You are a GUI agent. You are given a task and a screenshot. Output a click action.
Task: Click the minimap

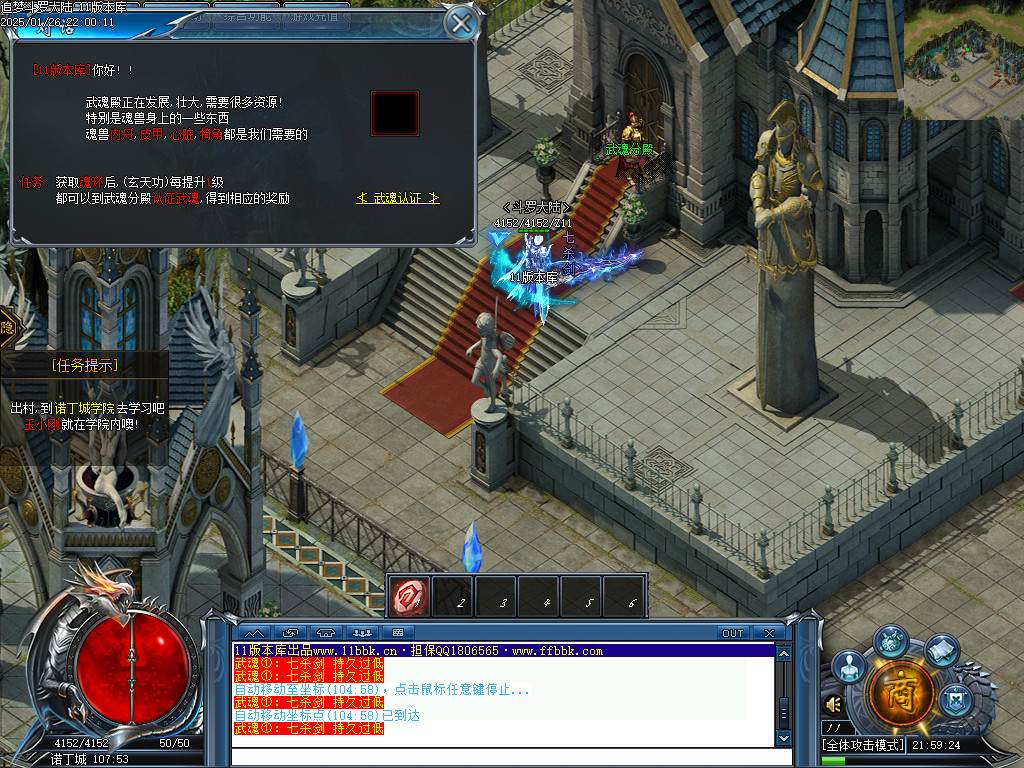tap(964, 60)
